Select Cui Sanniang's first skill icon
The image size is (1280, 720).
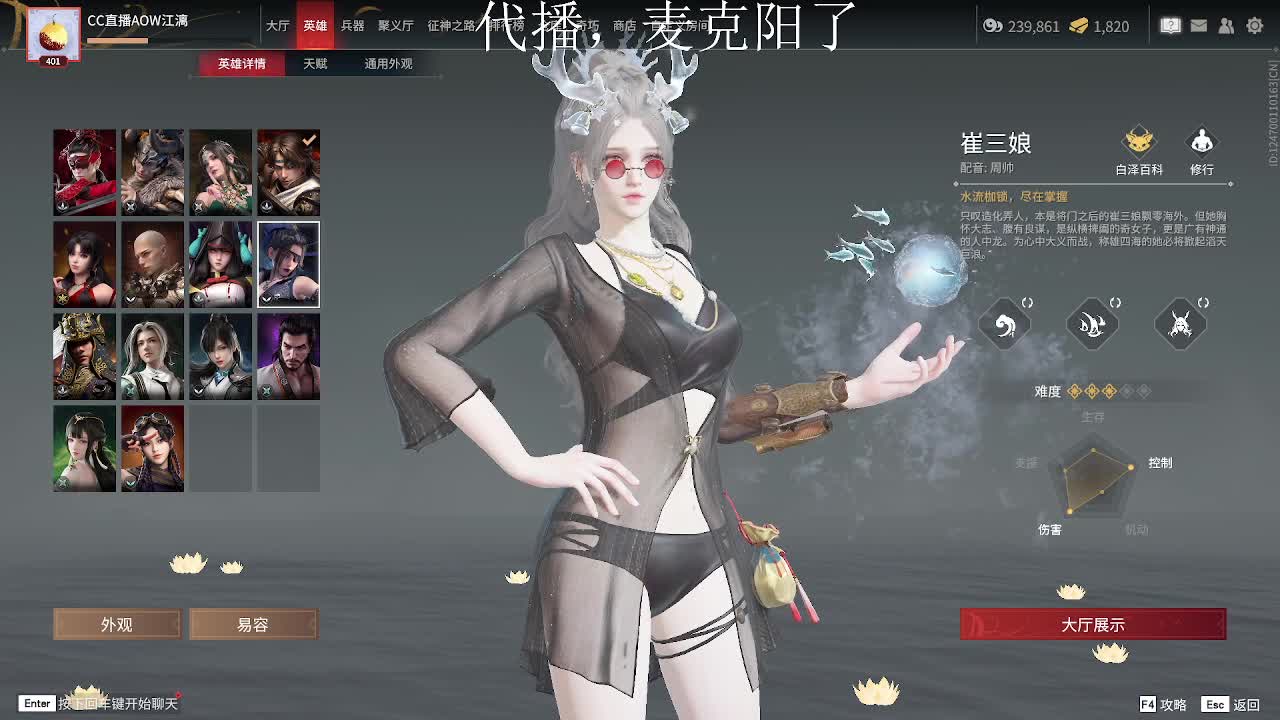[1005, 324]
